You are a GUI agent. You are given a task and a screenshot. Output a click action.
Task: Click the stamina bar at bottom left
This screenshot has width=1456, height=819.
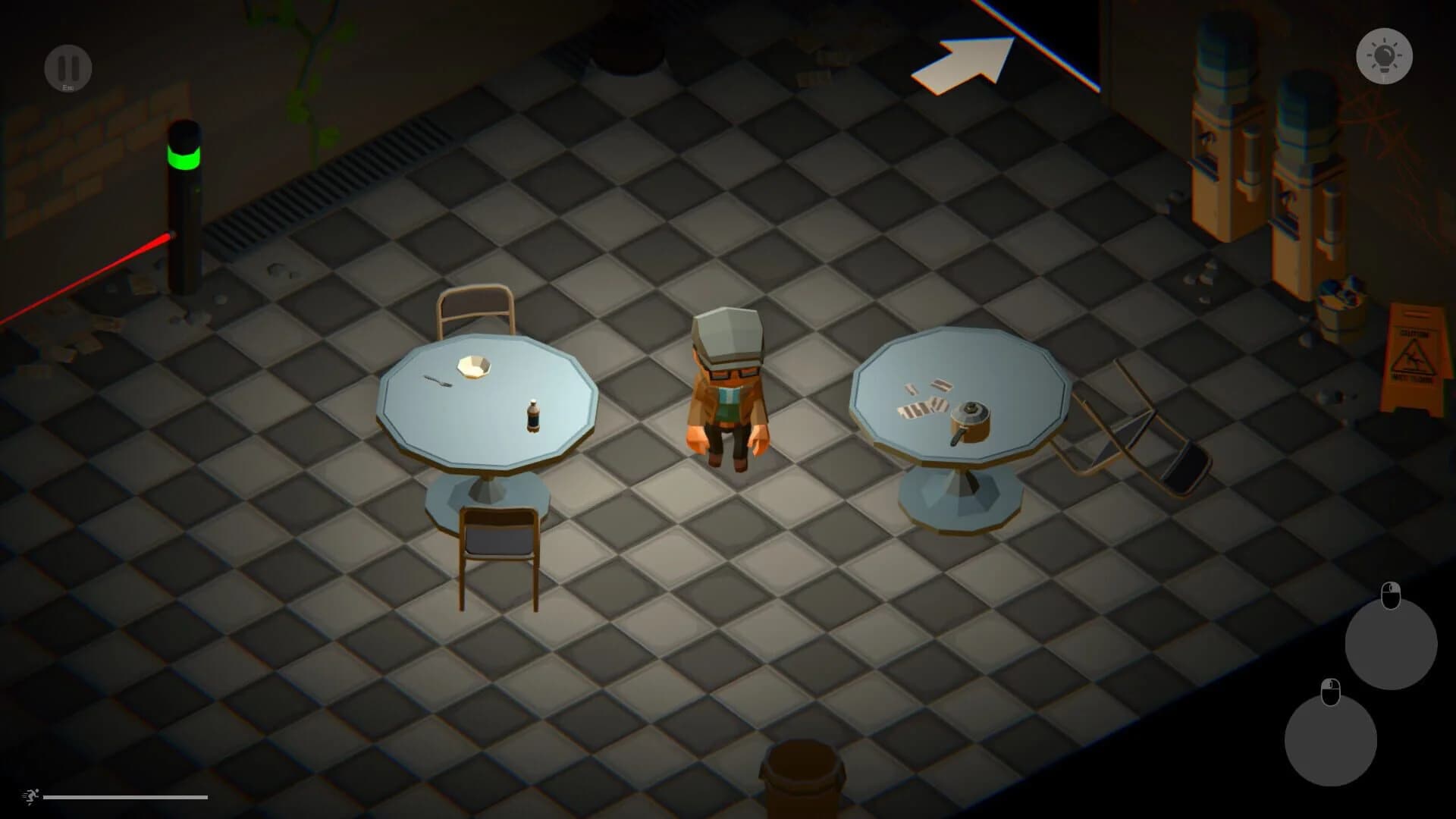pyautogui.click(x=125, y=797)
